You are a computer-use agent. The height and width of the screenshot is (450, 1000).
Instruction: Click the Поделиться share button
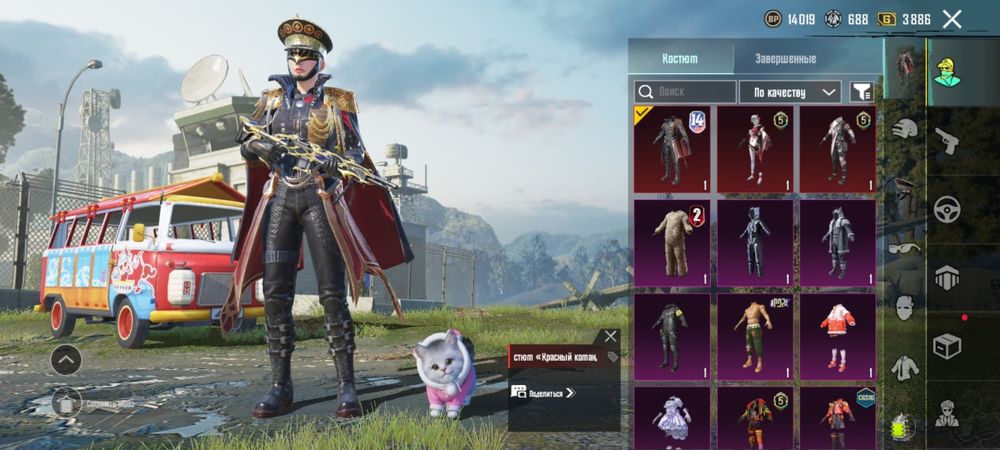pos(545,392)
